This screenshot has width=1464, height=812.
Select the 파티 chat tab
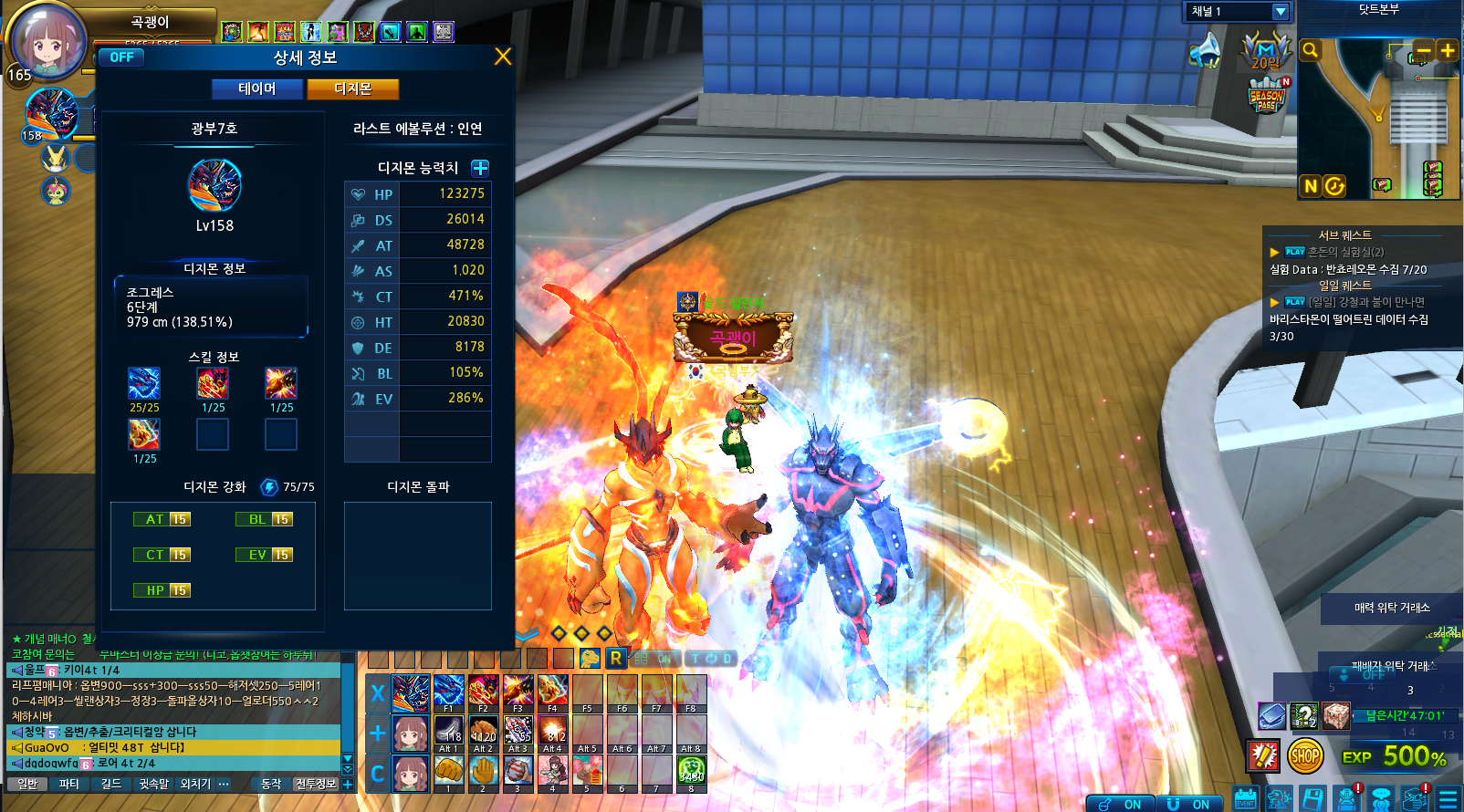68,784
